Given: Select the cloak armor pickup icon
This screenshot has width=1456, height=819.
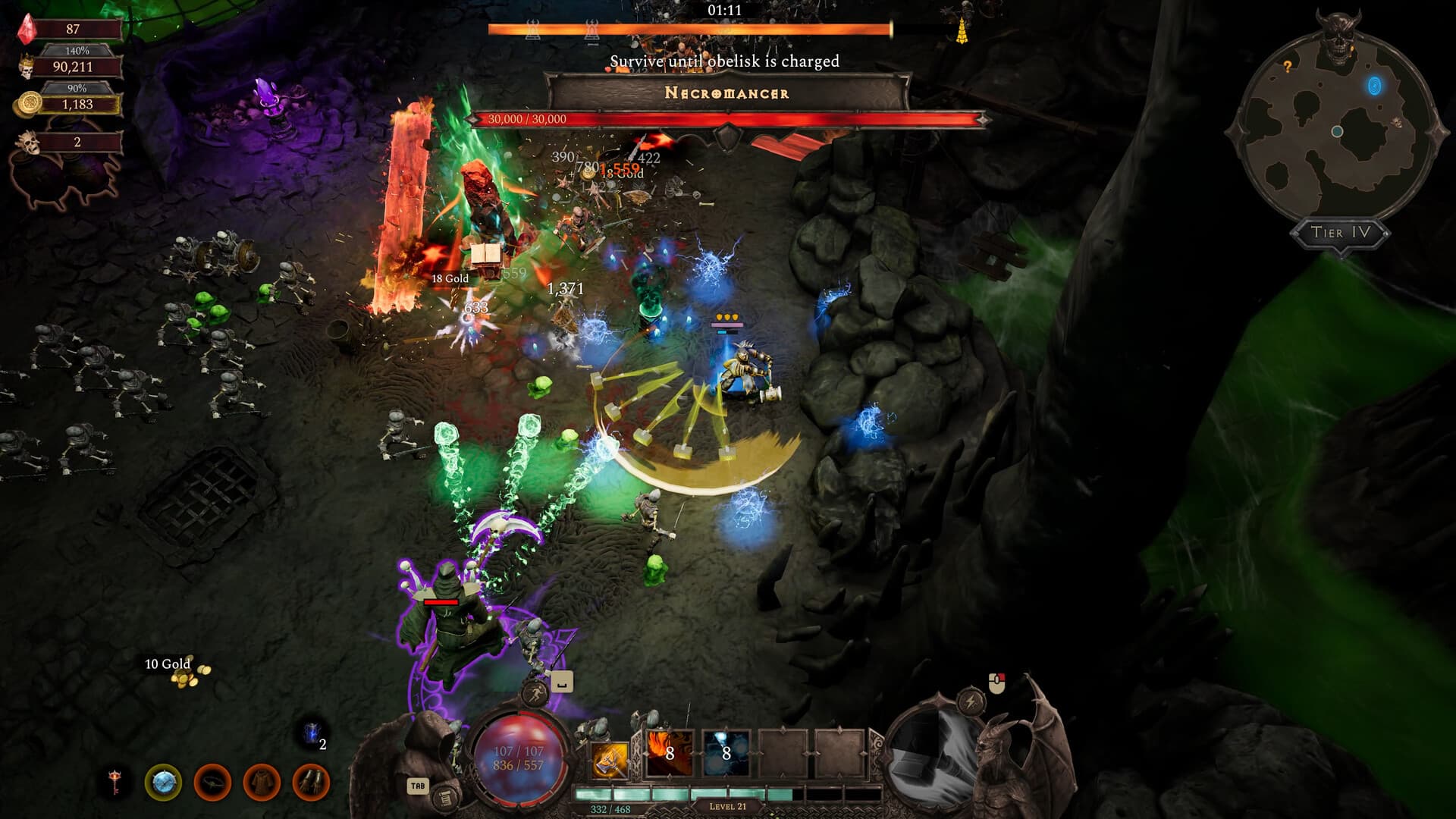Looking at the screenshot, I should tap(260, 783).
